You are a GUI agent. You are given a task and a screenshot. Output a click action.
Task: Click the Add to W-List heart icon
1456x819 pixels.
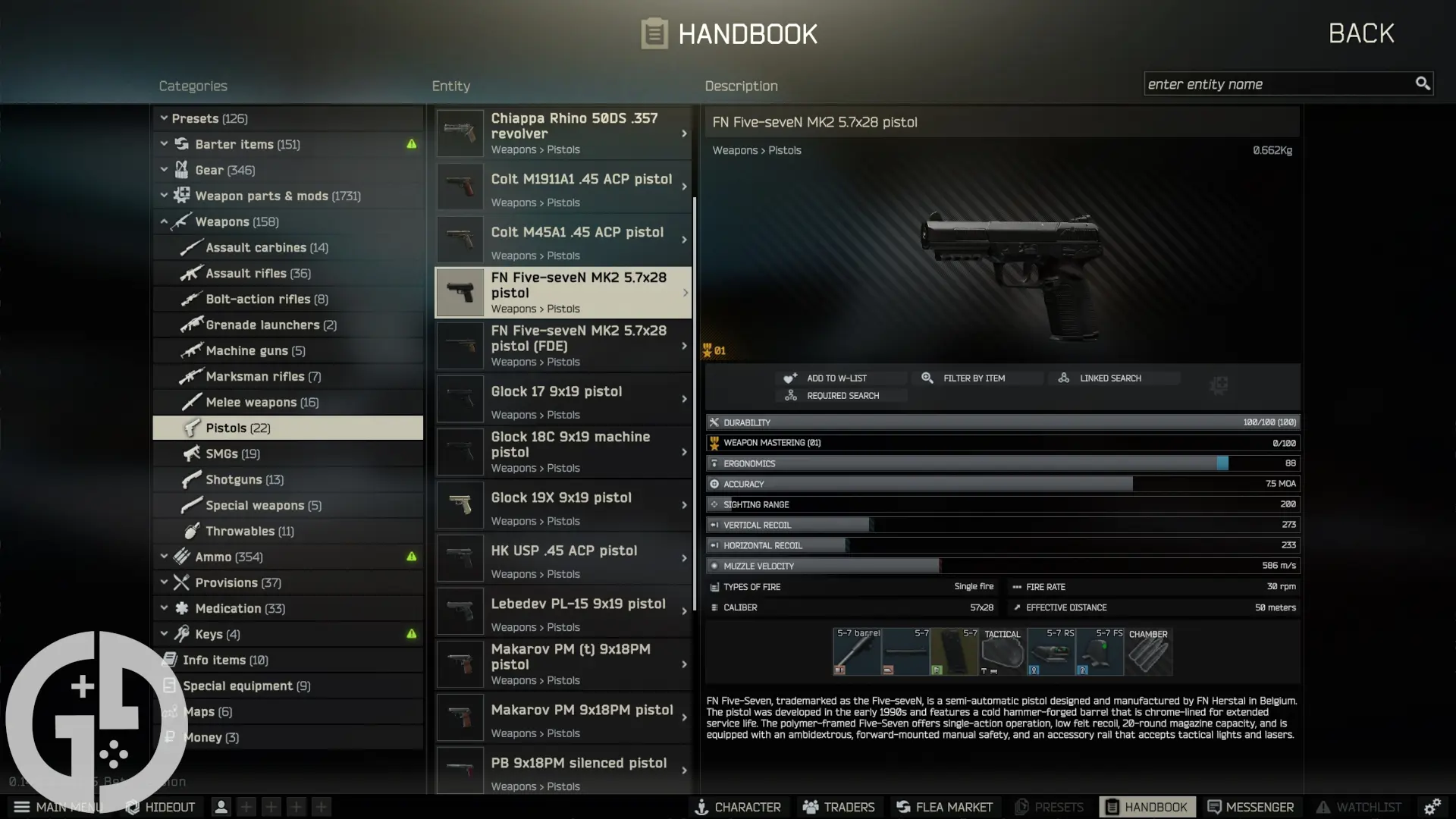tap(791, 378)
